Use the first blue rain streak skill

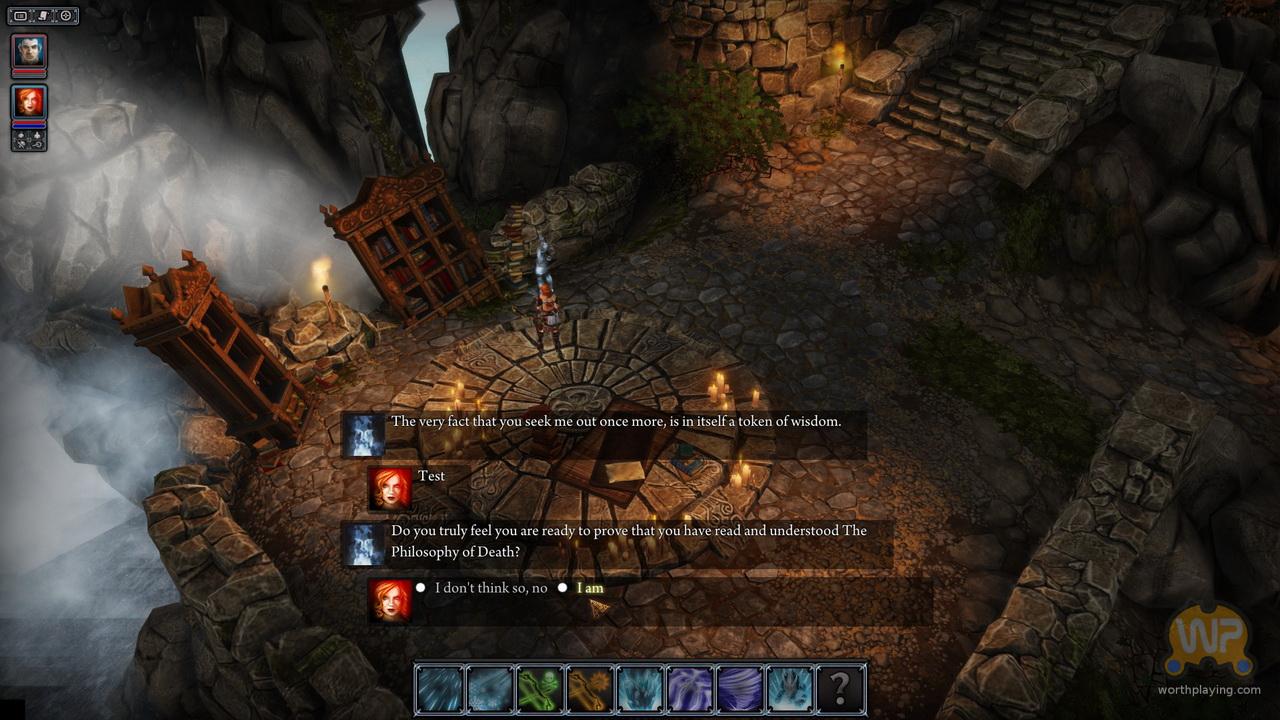coord(440,689)
